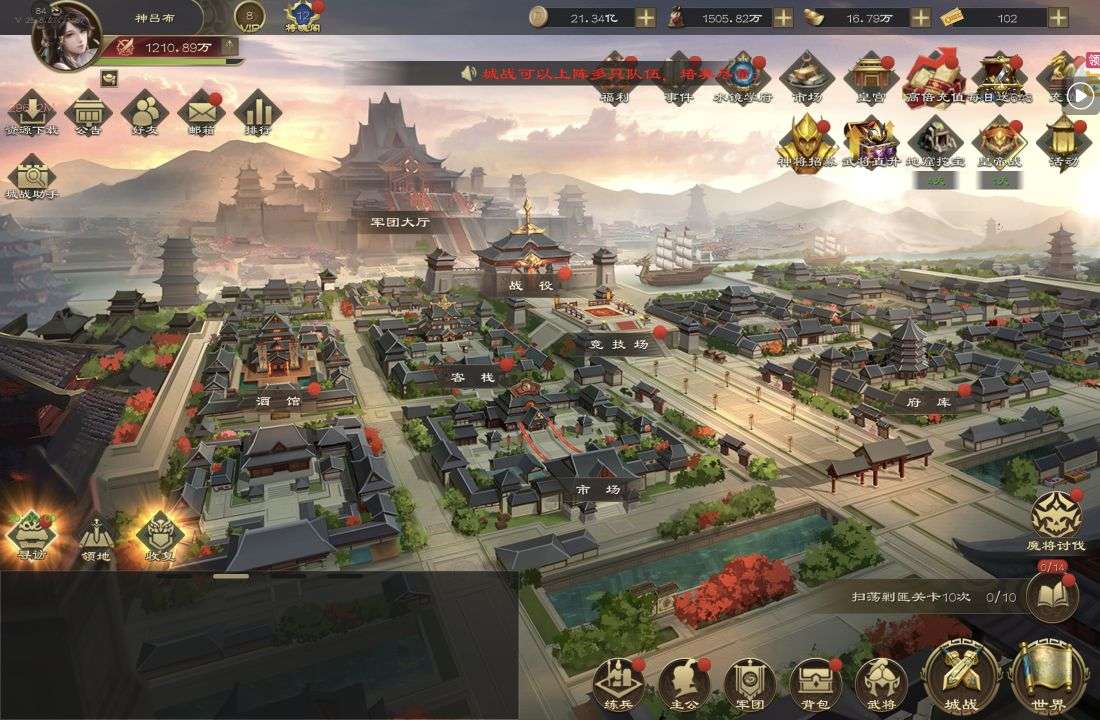Open the 皇宫 palace icon

click(869, 74)
